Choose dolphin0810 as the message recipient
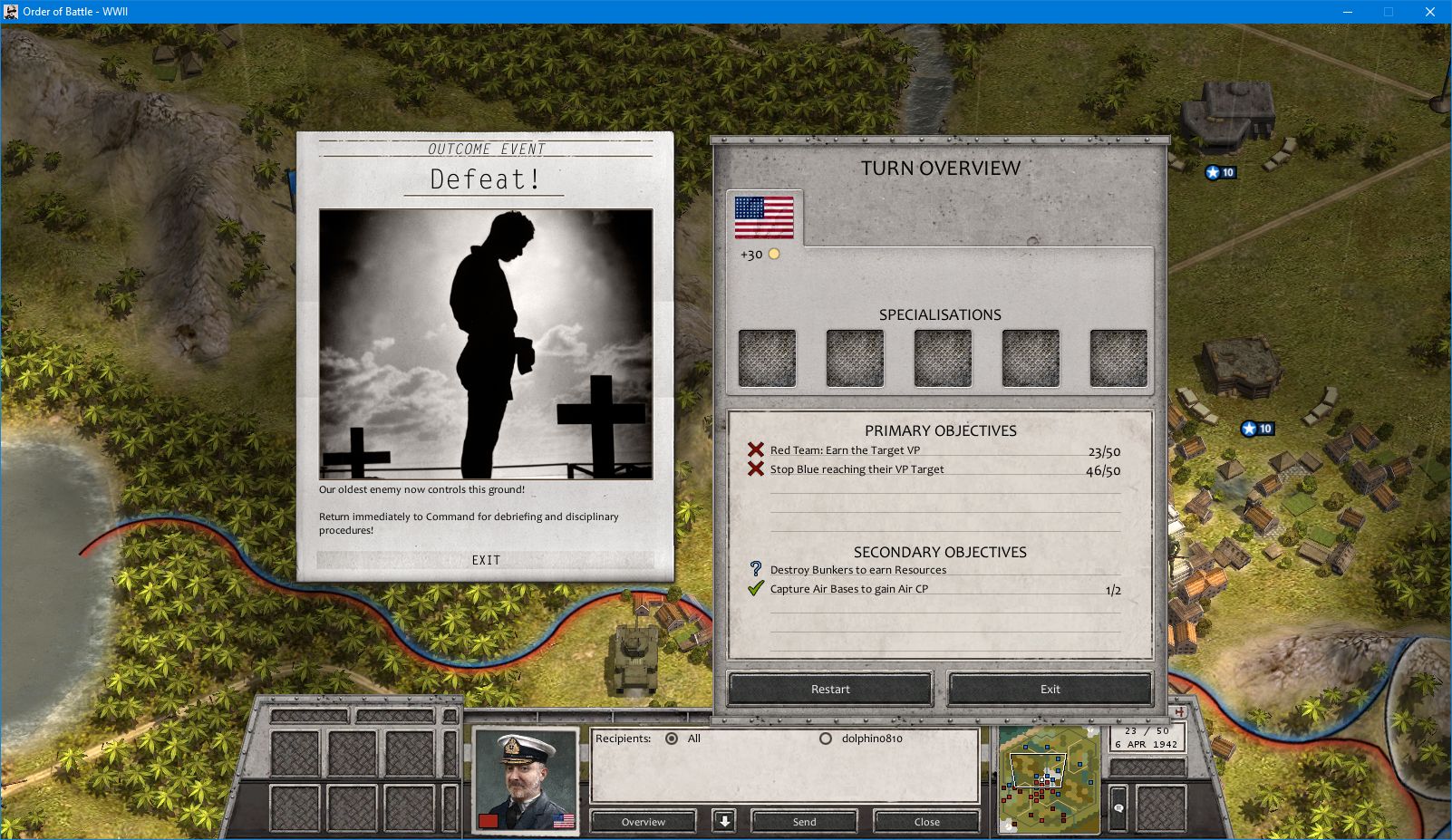 [825, 739]
